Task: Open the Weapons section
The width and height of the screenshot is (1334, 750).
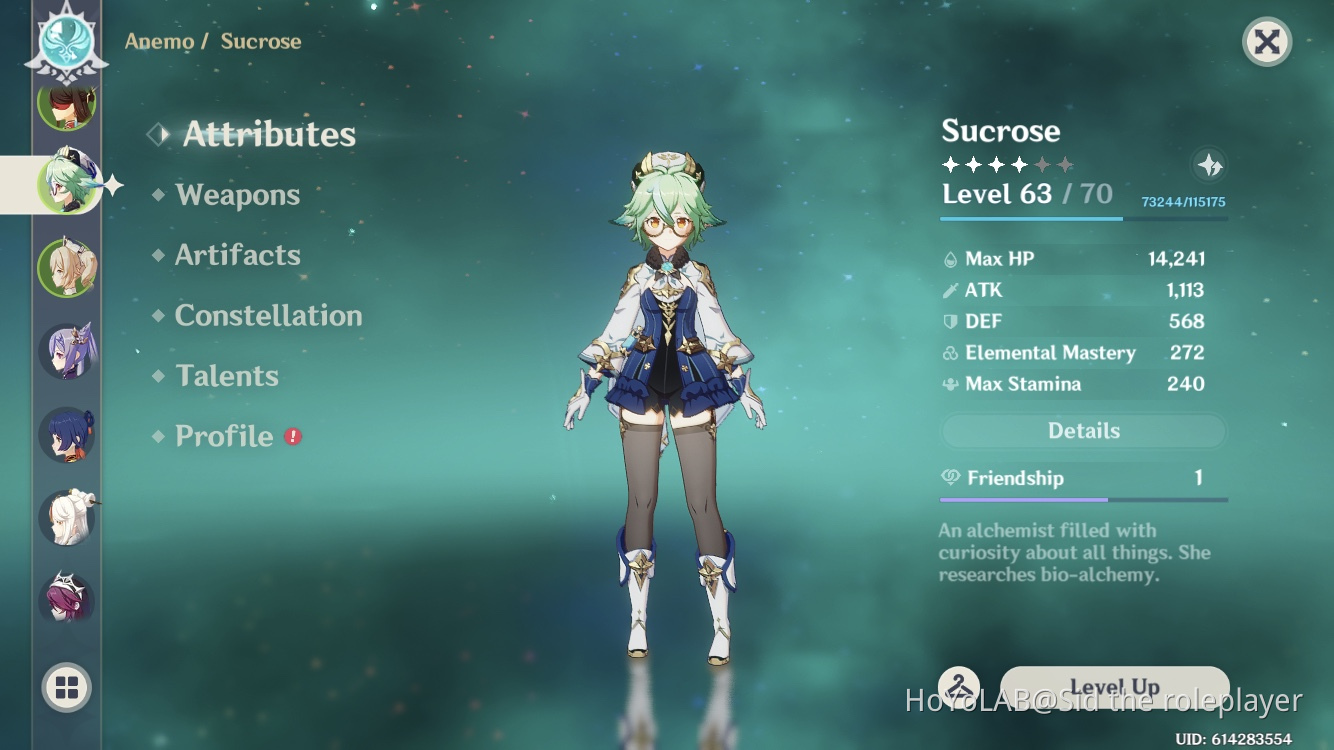Action: (x=238, y=195)
